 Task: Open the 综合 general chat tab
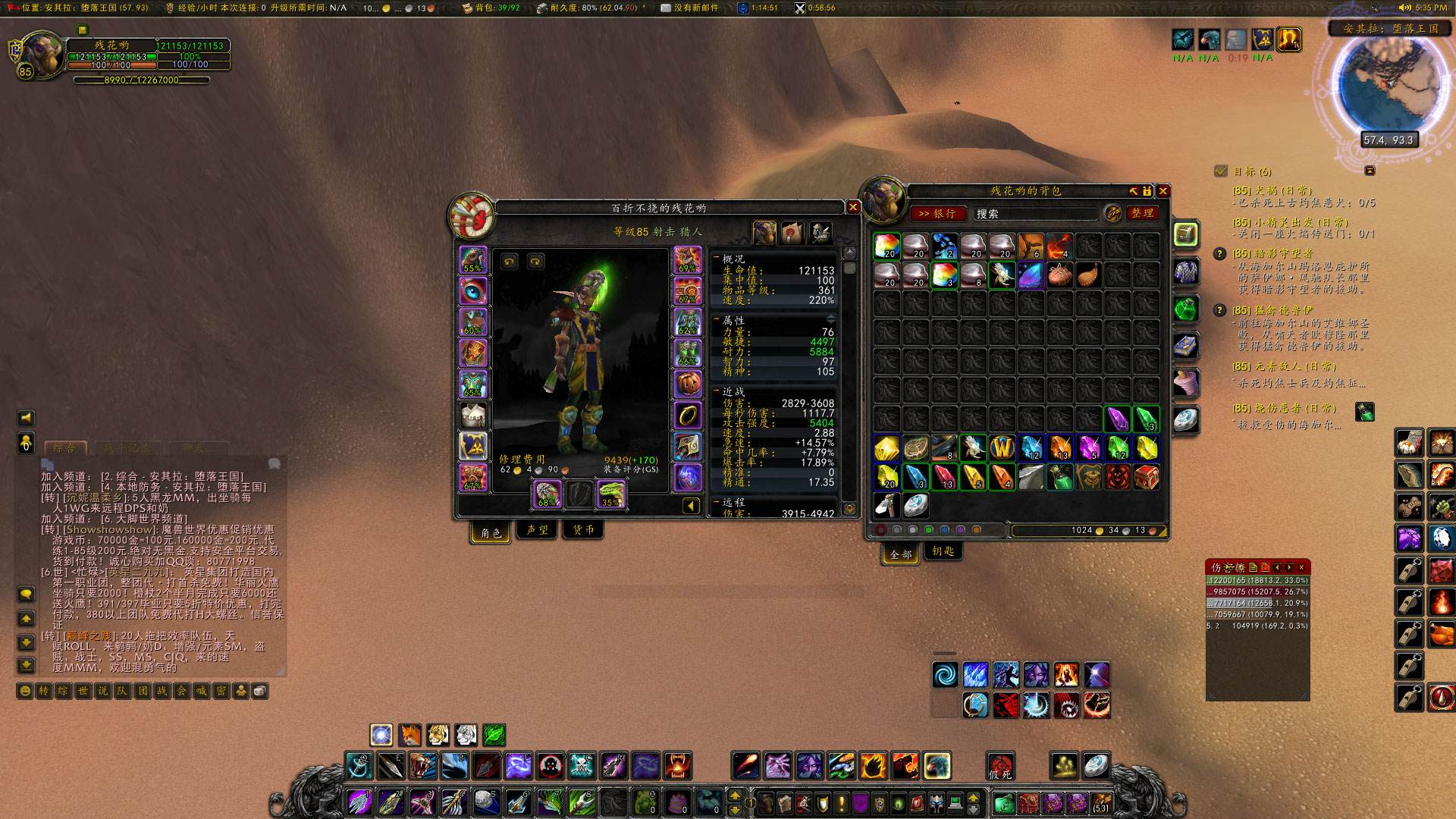(x=65, y=448)
